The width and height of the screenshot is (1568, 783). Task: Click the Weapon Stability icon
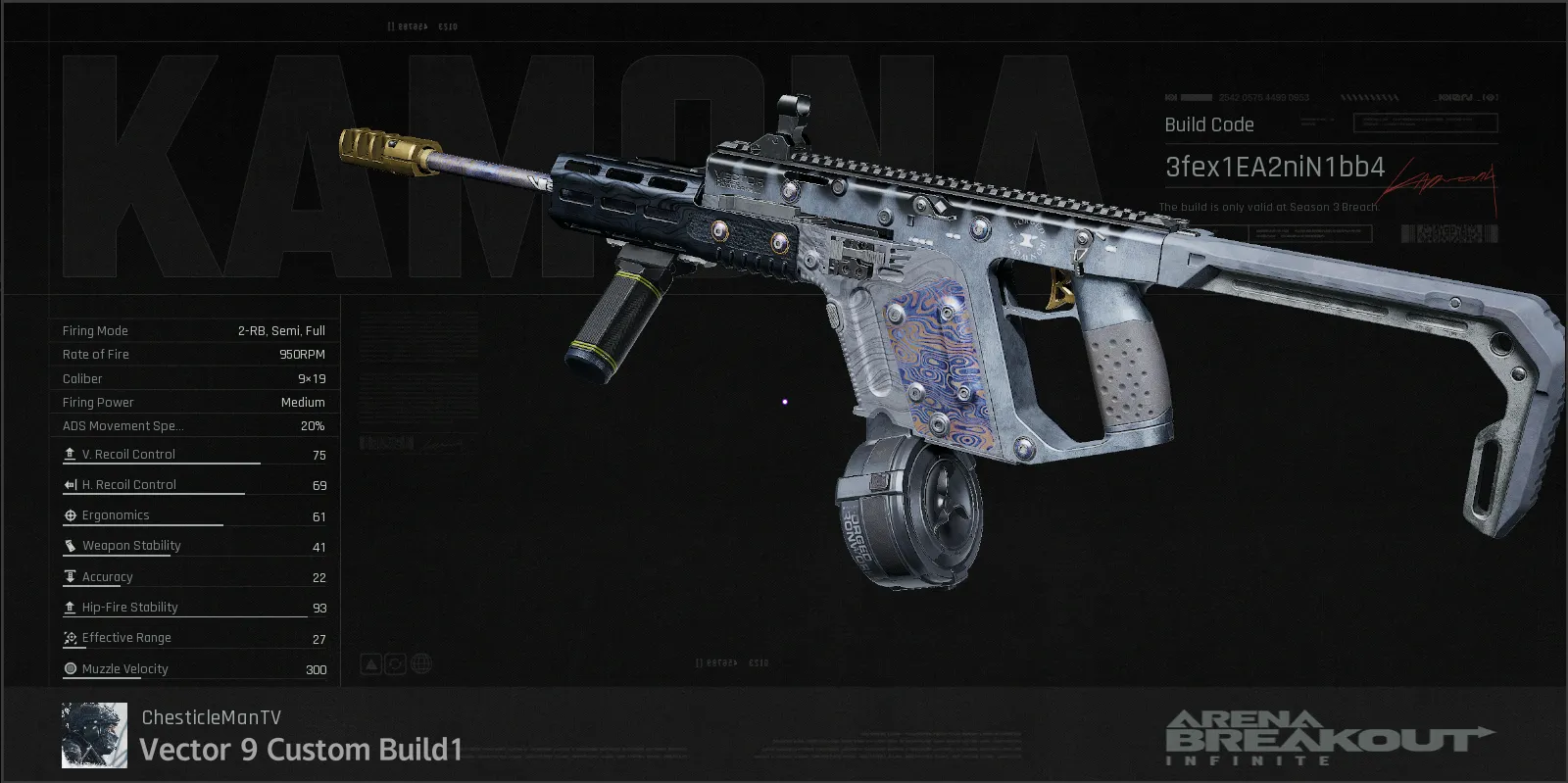[71, 545]
